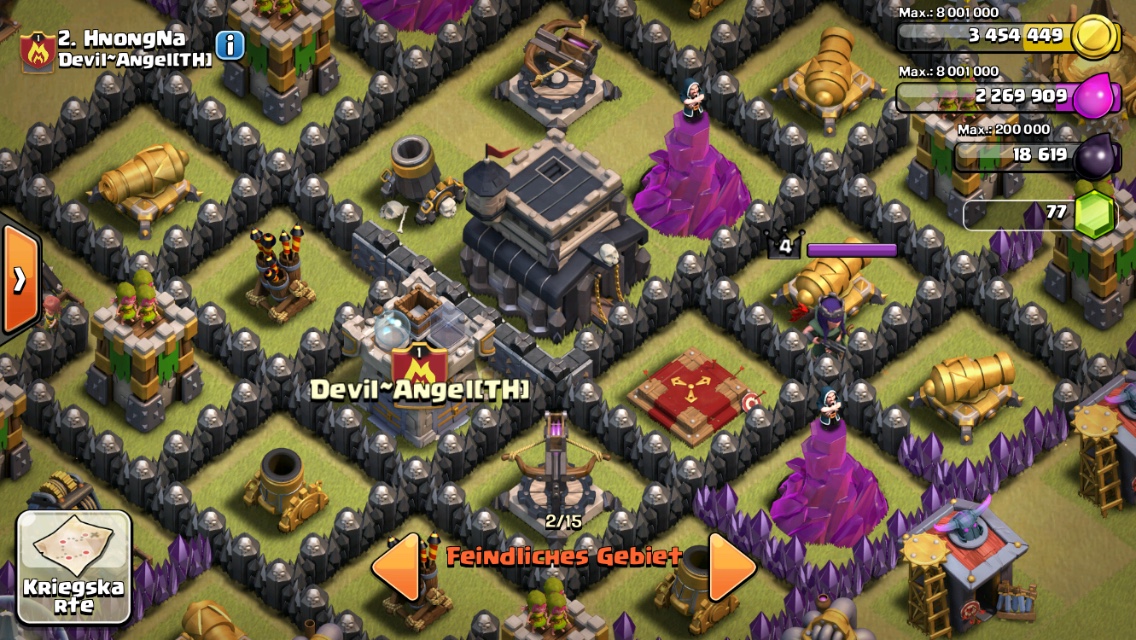Expand the orange side panel arrow tab

[x=18, y=280]
